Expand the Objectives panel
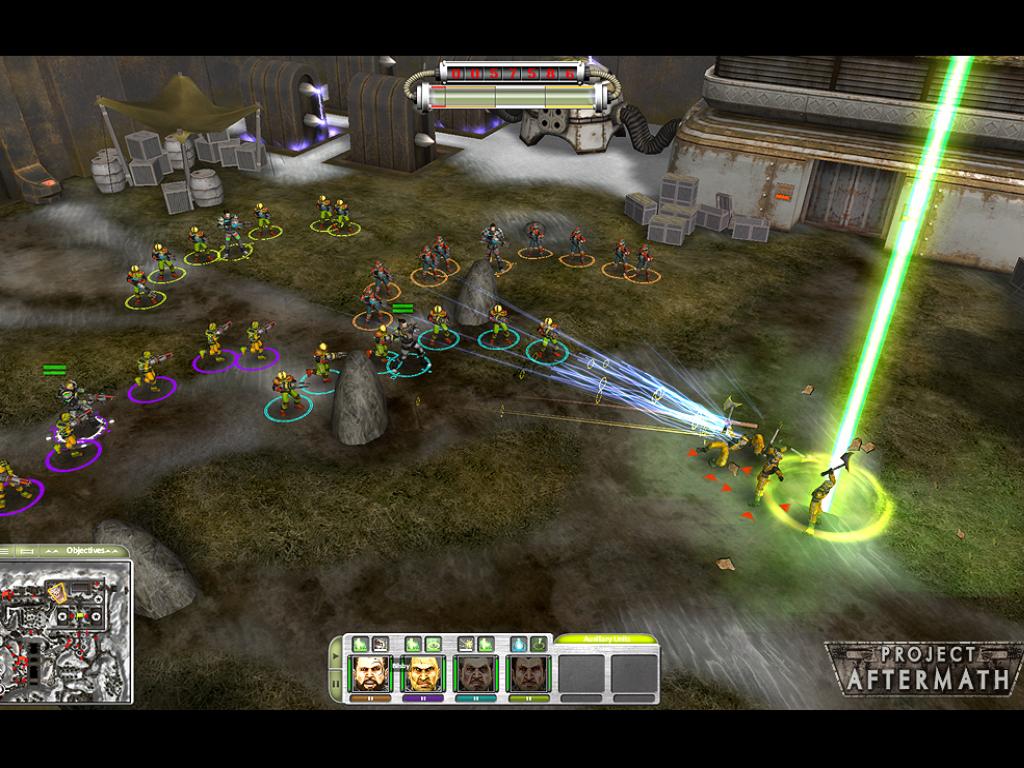This screenshot has width=1024, height=768. (x=84, y=551)
